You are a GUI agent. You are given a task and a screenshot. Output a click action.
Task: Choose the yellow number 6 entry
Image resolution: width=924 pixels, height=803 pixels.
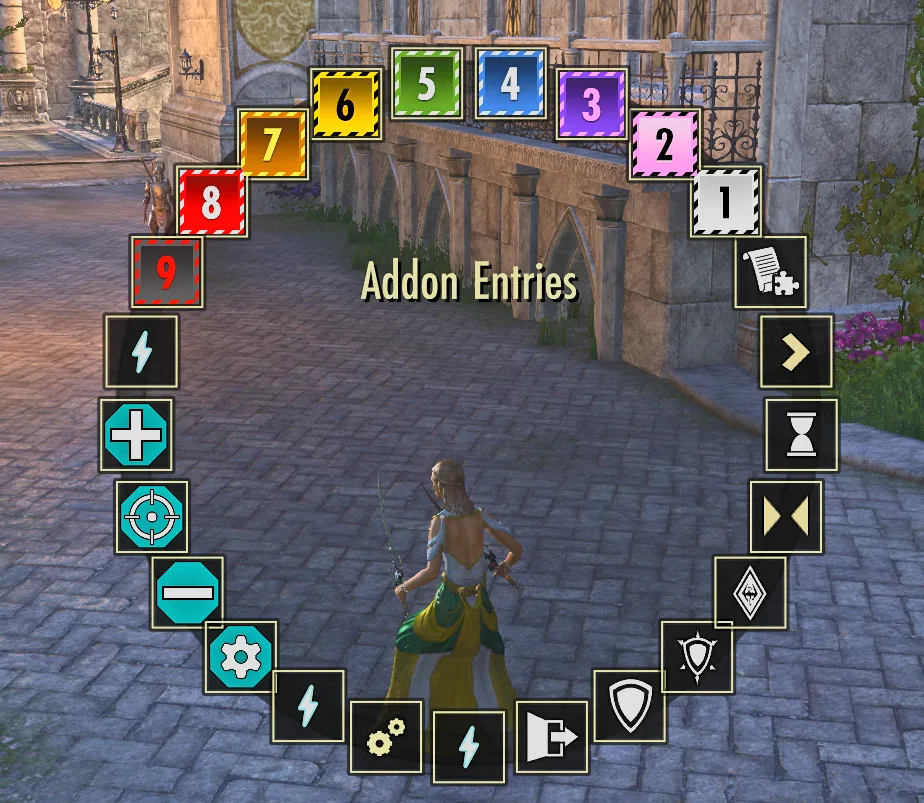coord(345,104)
